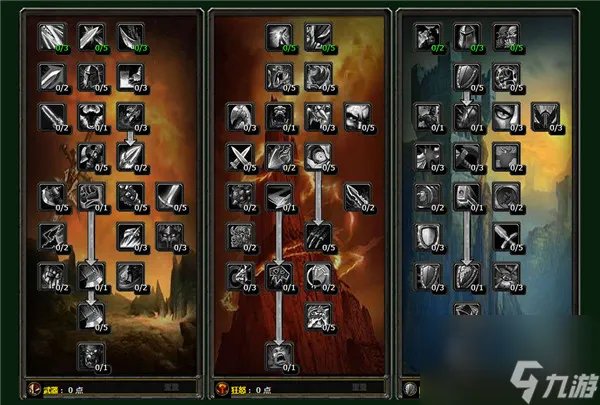Reset the Arms (武器) tree points

pyautogui.click(x=172, y=386)
